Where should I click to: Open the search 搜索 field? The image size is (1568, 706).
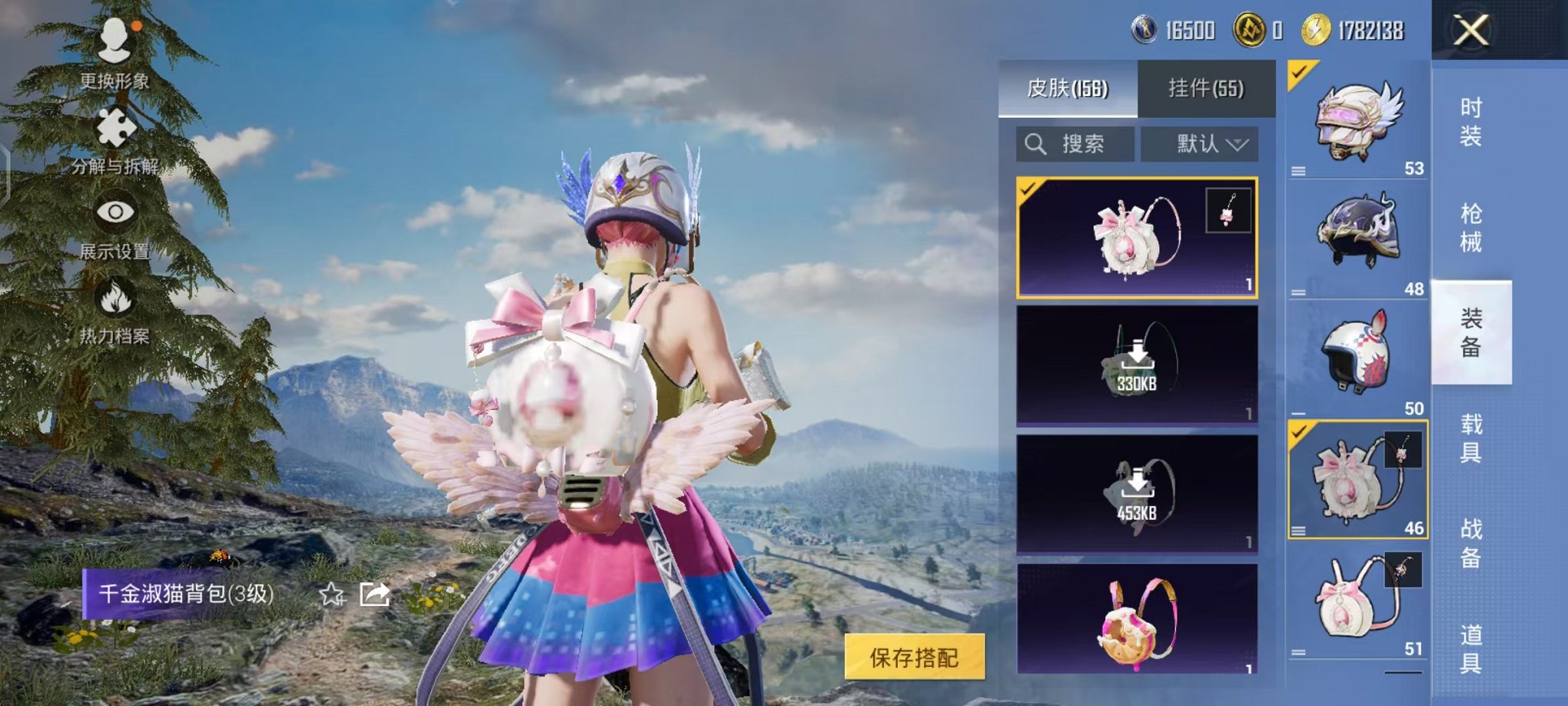(x=1076, y=145)
